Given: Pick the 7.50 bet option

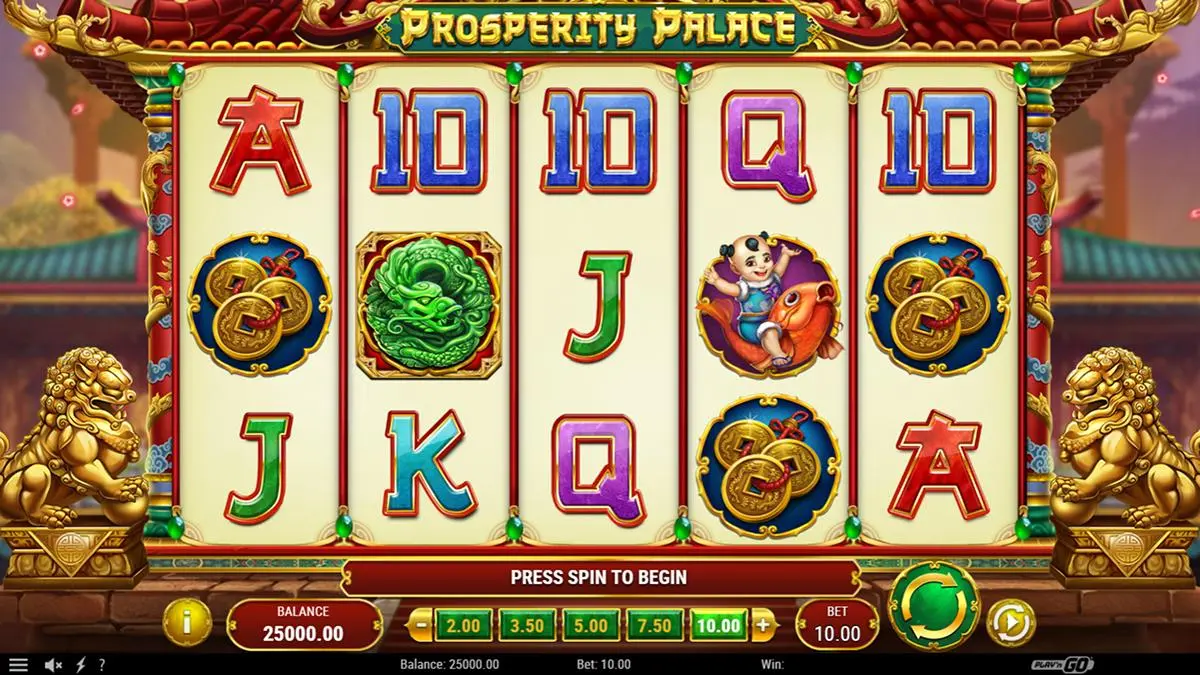Looking at the screenshot, I should pos(655,626).
